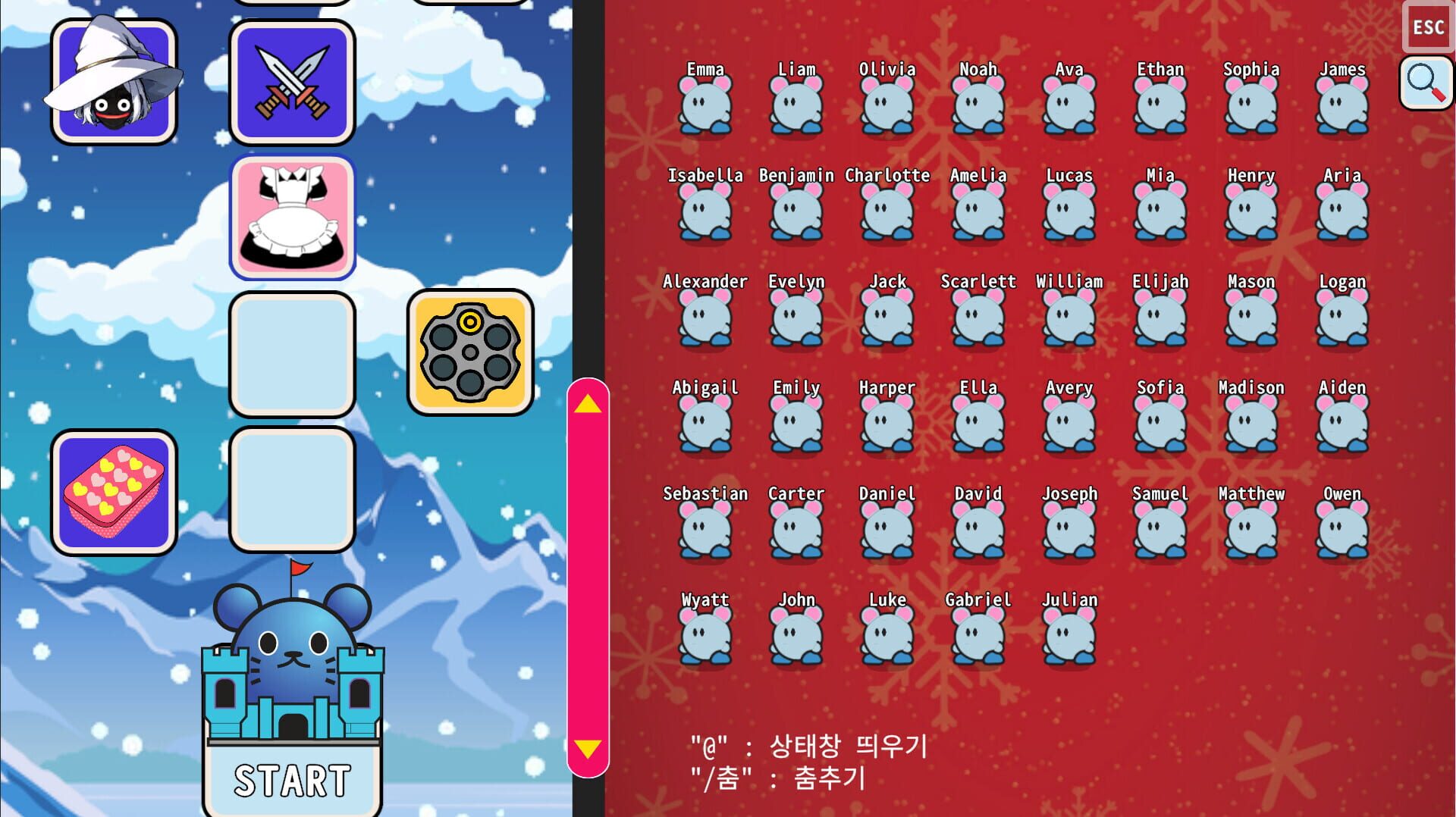Open the crossed swords battle mode icon
Screen dimensions: 1456x817
coord(293,83)
